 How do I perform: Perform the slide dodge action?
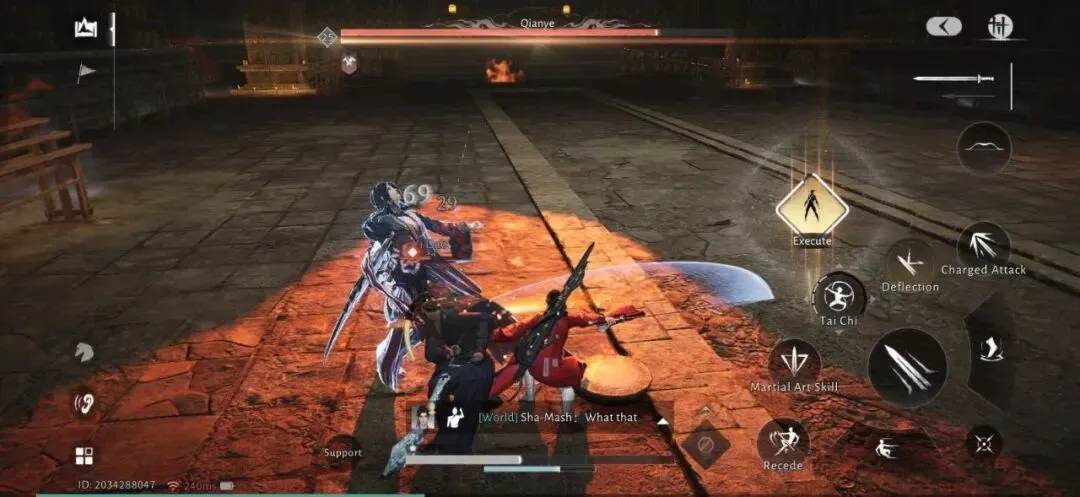[884, 449]
